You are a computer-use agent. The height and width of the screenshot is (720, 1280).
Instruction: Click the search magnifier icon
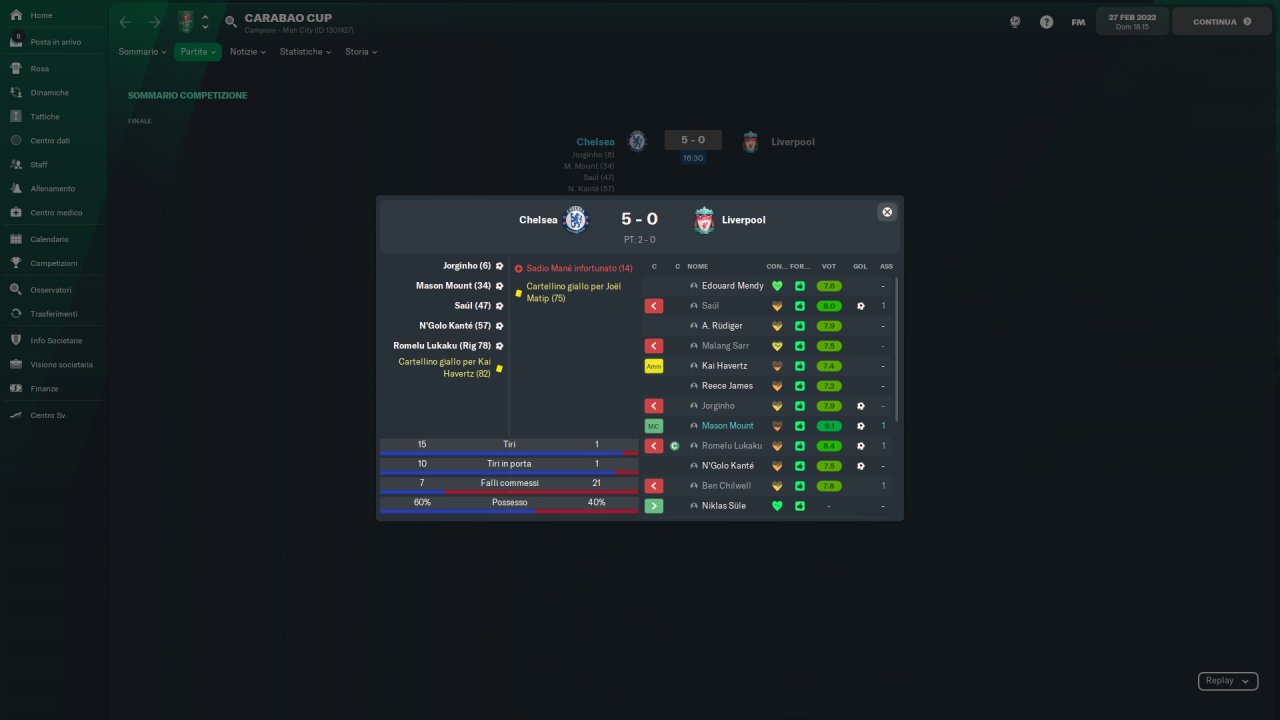pos(231,22)
